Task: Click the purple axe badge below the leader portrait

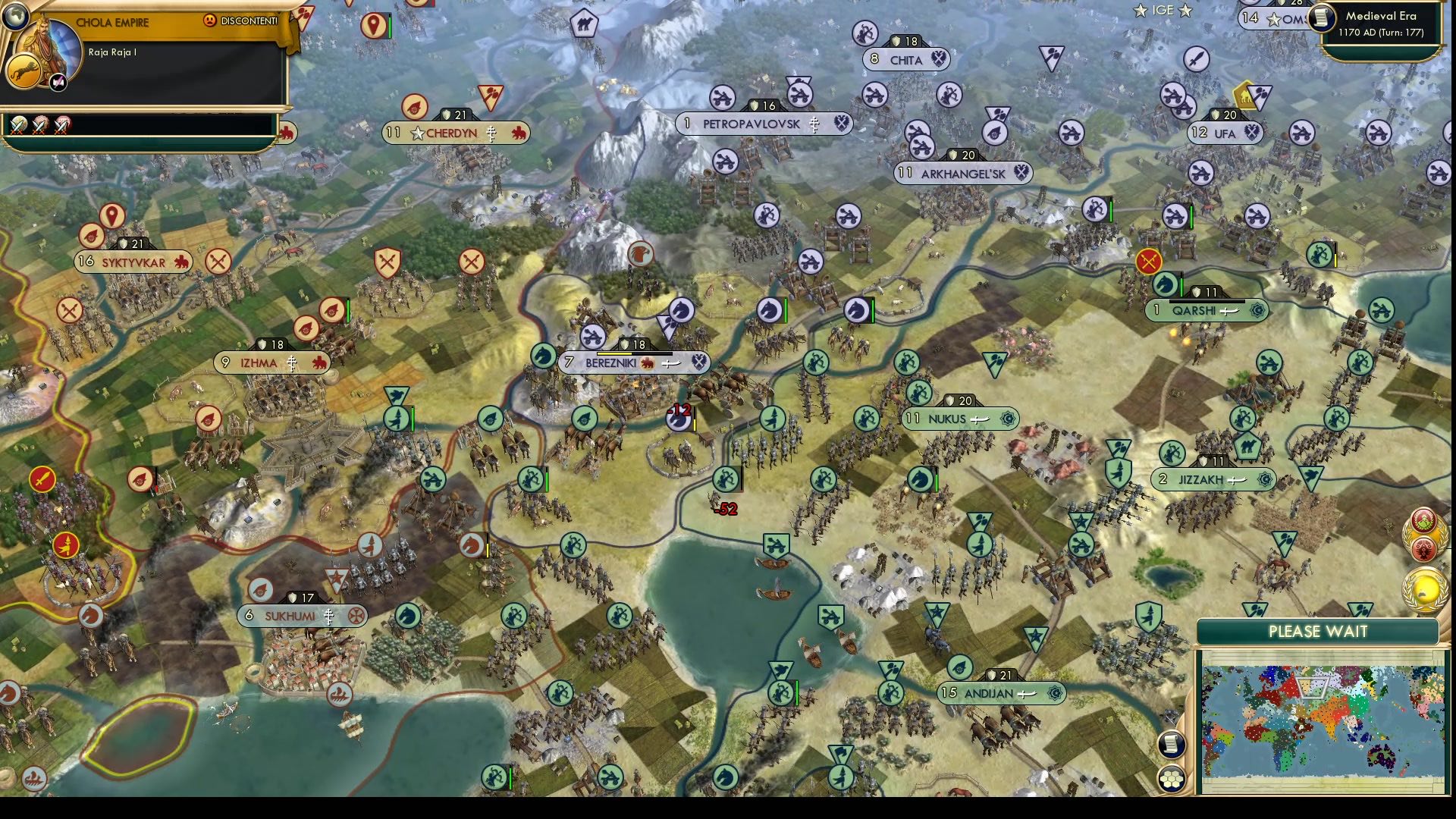Action: (x=57, y=81)
